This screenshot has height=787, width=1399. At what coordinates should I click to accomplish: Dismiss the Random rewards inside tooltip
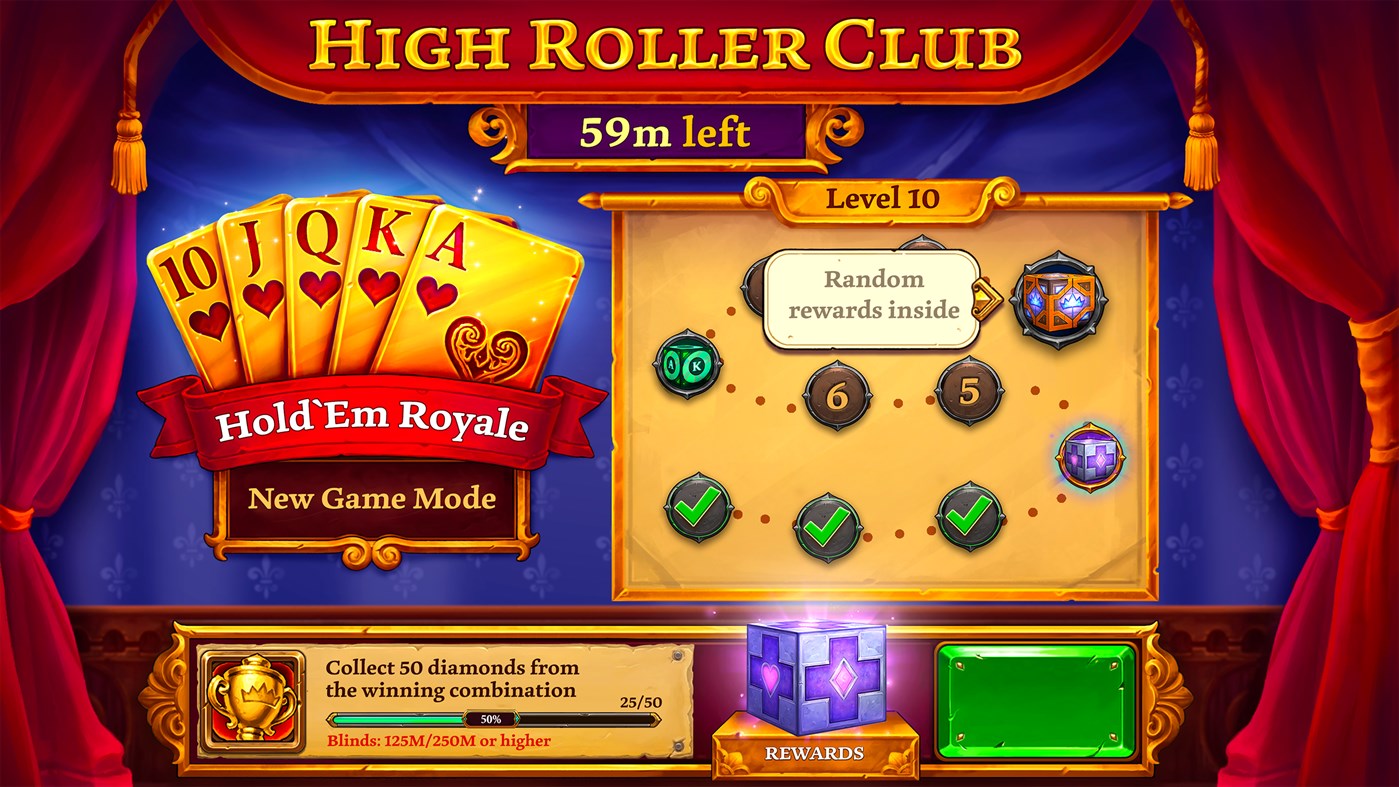coord(869,293)
